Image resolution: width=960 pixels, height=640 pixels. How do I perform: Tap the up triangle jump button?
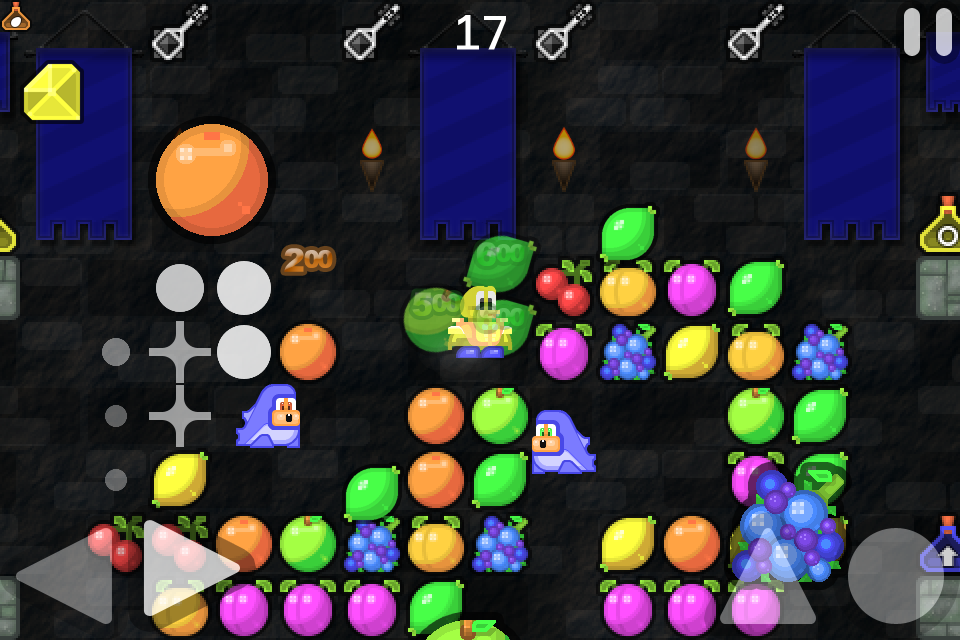[x=768, y=578]
